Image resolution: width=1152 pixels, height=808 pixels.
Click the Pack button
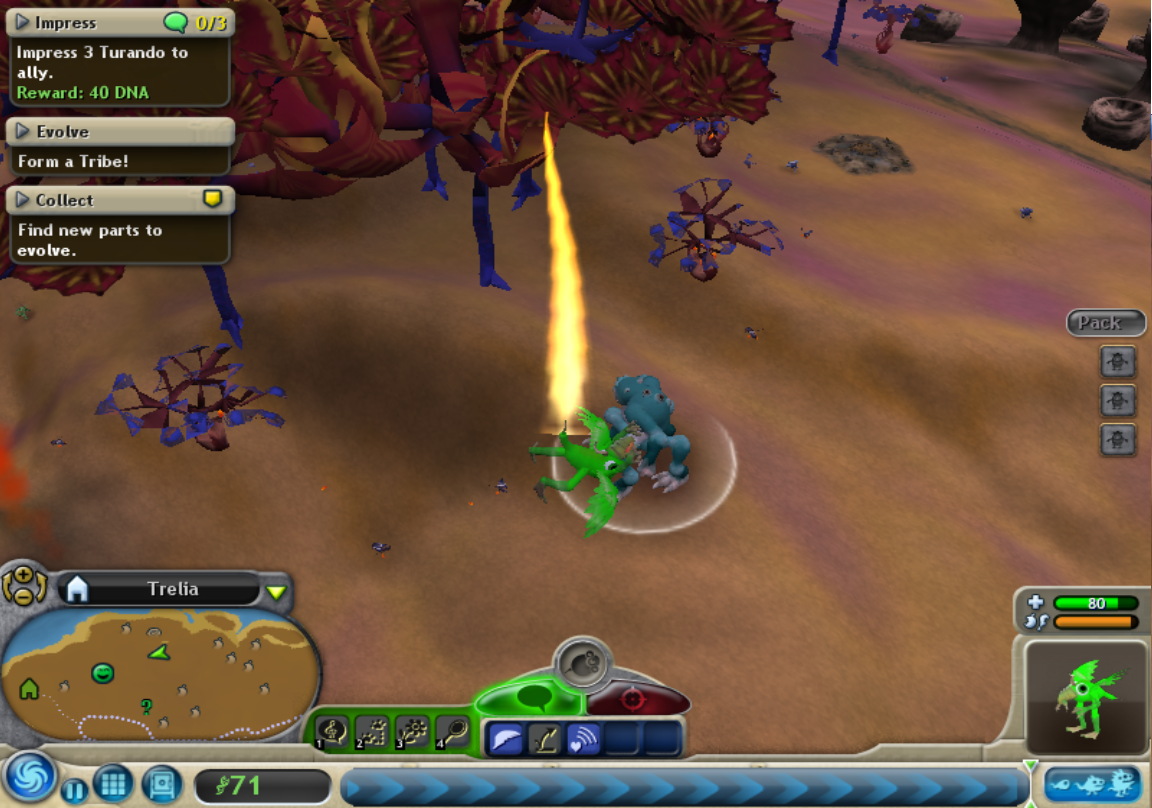coord(1103,323)
